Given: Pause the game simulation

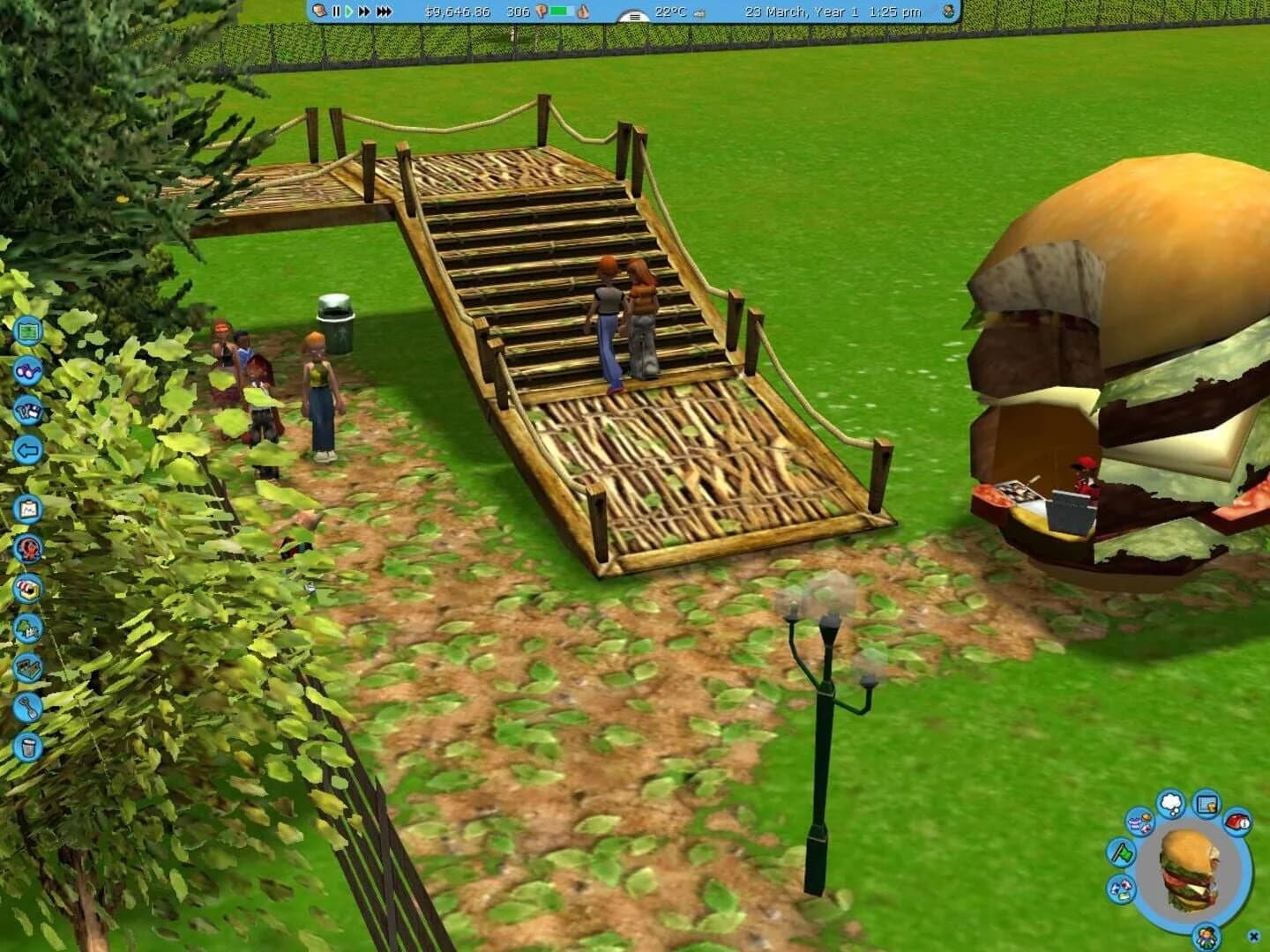Looking at the screenshot, I should pyautogui.click(x=335, y=11).
